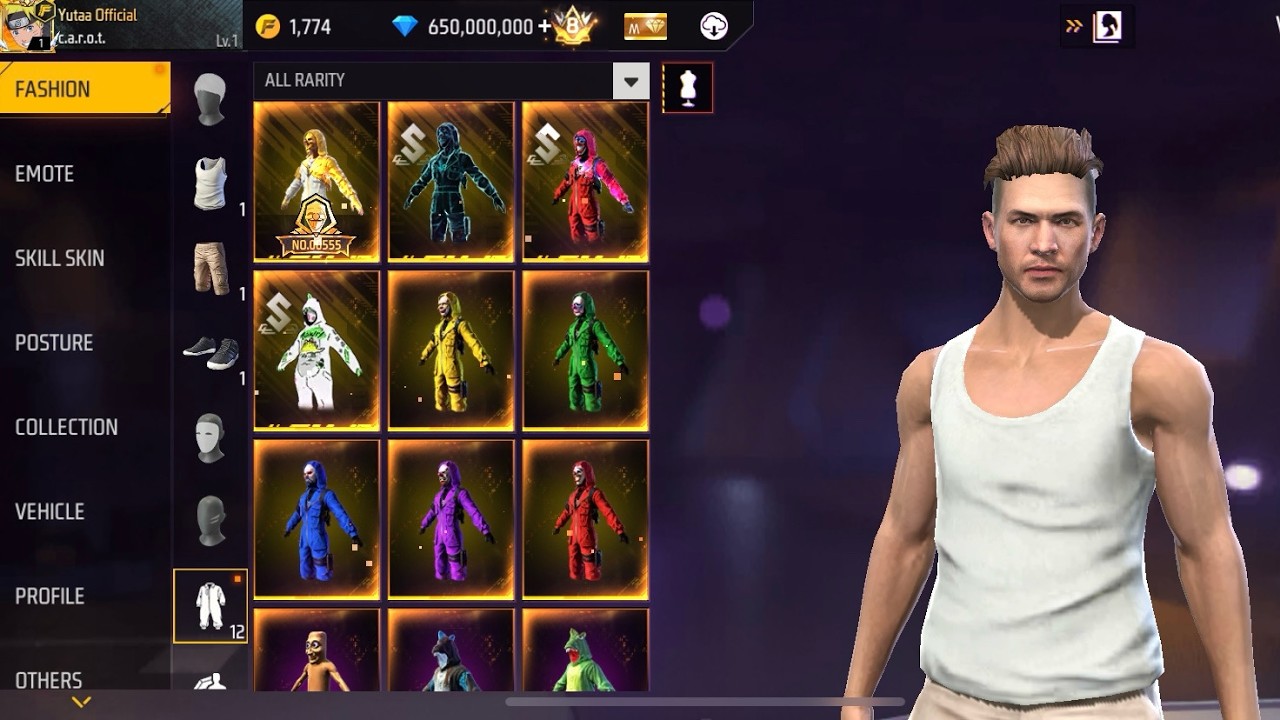Image resolution: width=1280 pixels, height=720 pixels.
Task: Open the Fashion category
Action: coord(84,89)
